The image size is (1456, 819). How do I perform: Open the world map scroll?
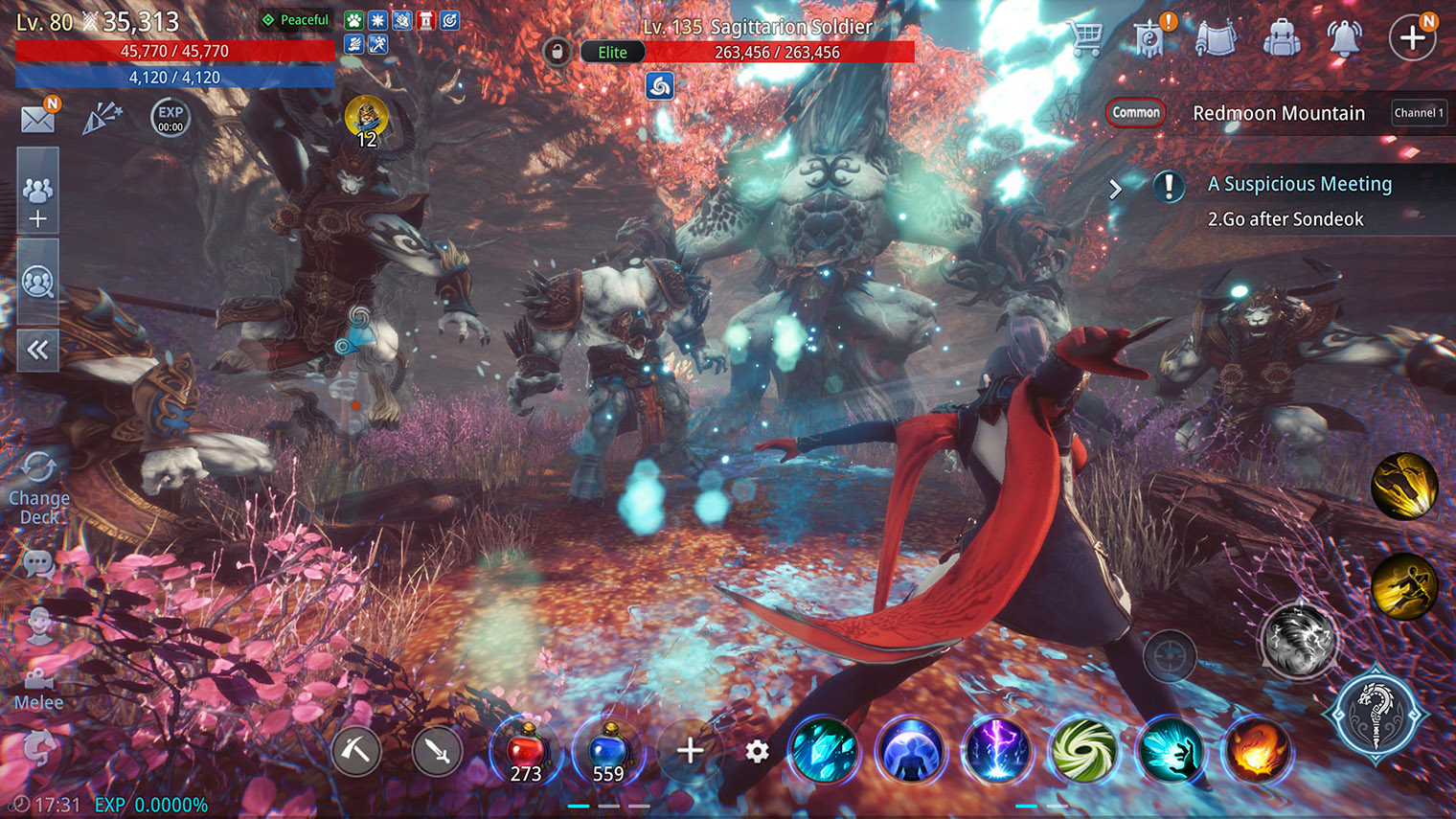(x=1217, y=35)
